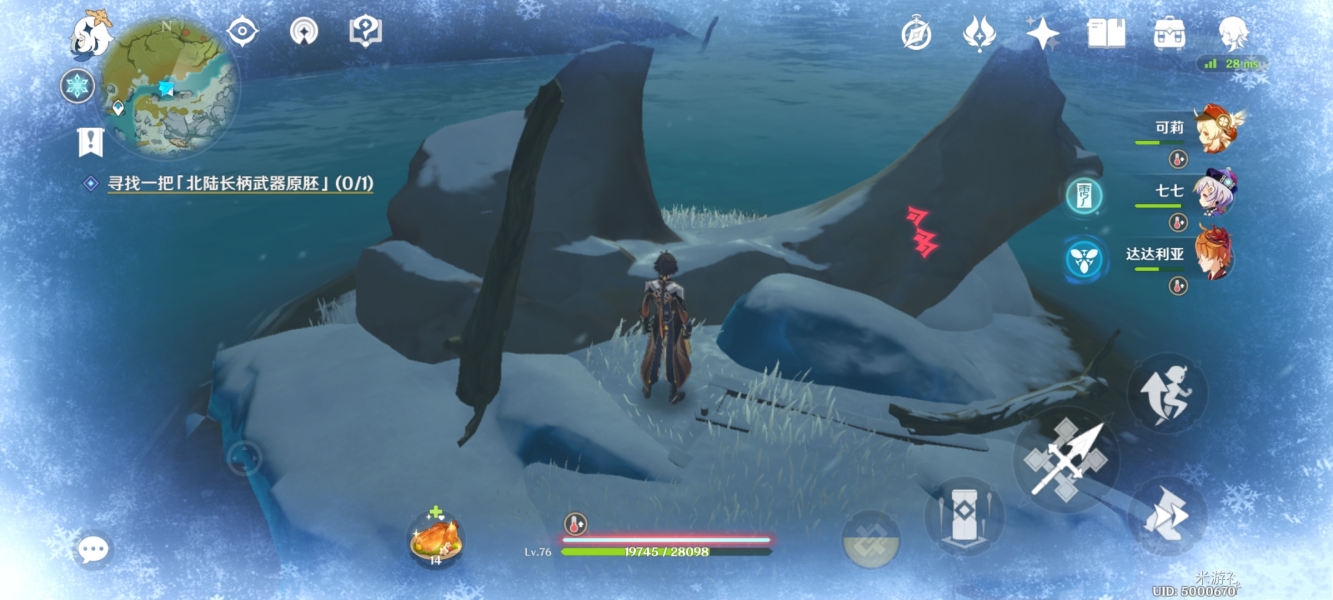Switch to party member 七七

(1212, 191)
